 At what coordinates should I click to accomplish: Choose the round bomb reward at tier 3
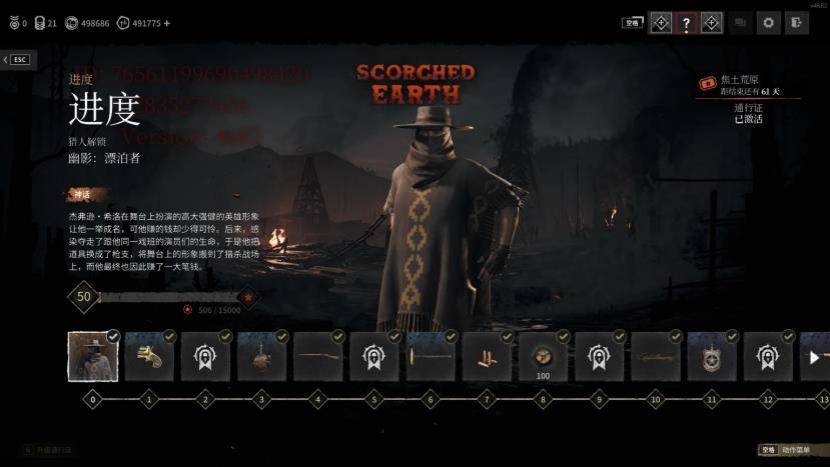[262, 357]
